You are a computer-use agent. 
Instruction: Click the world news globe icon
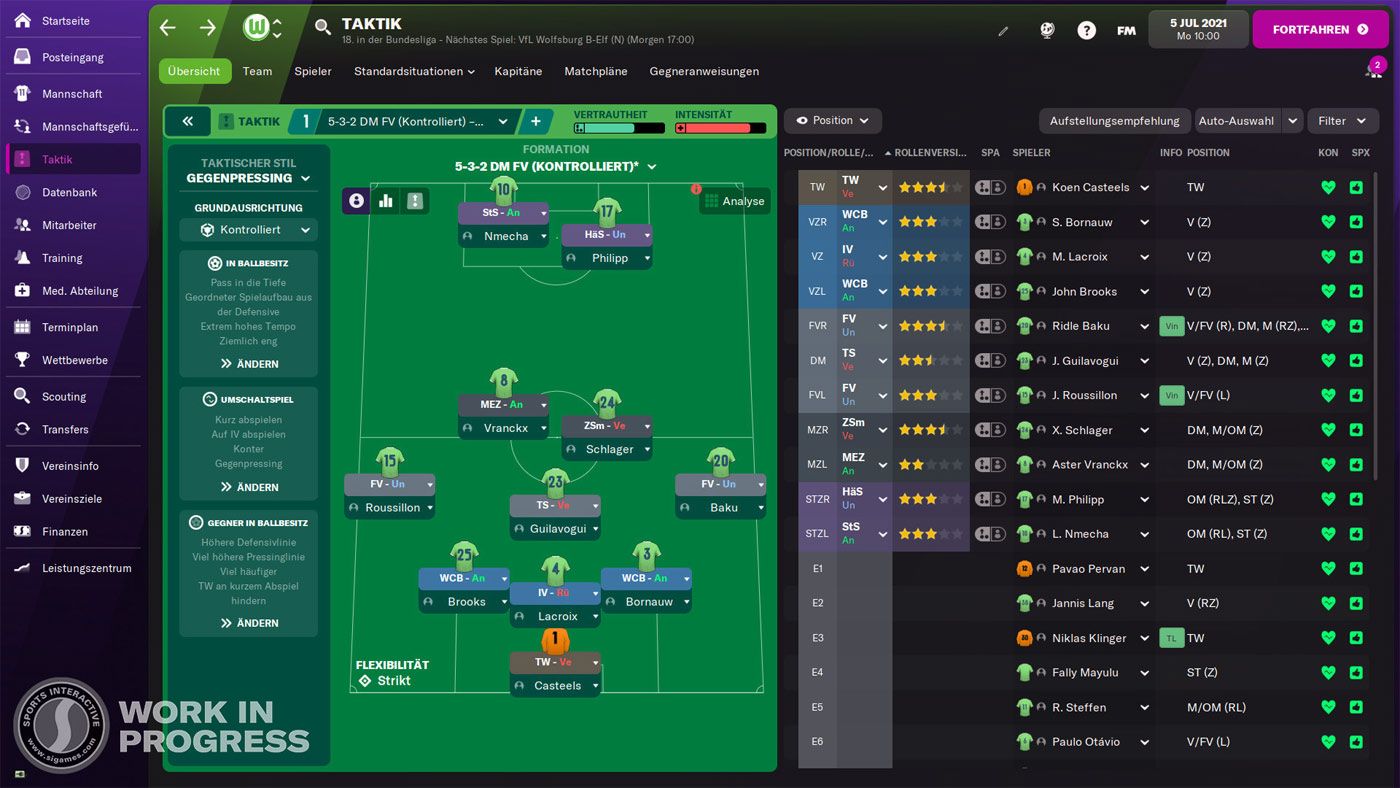tap(1047, 30)
